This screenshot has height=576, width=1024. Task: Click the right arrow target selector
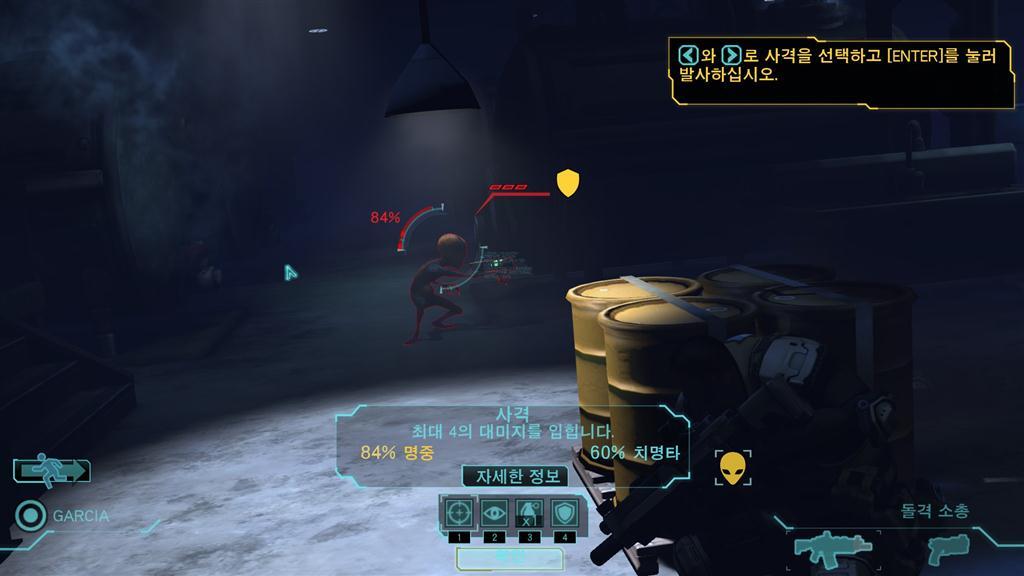[732, 56]
